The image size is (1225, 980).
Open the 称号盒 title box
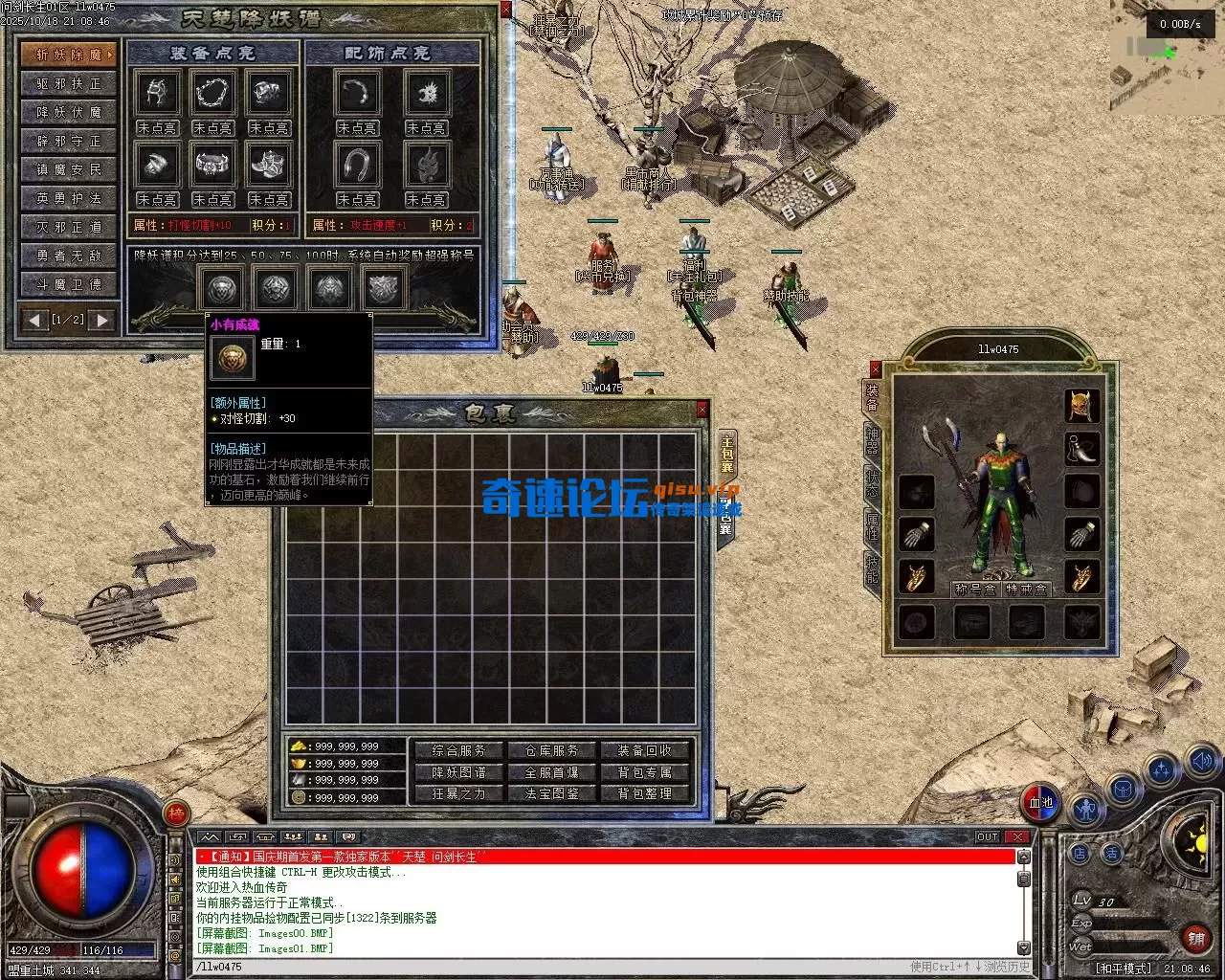[x=974, y=590]
